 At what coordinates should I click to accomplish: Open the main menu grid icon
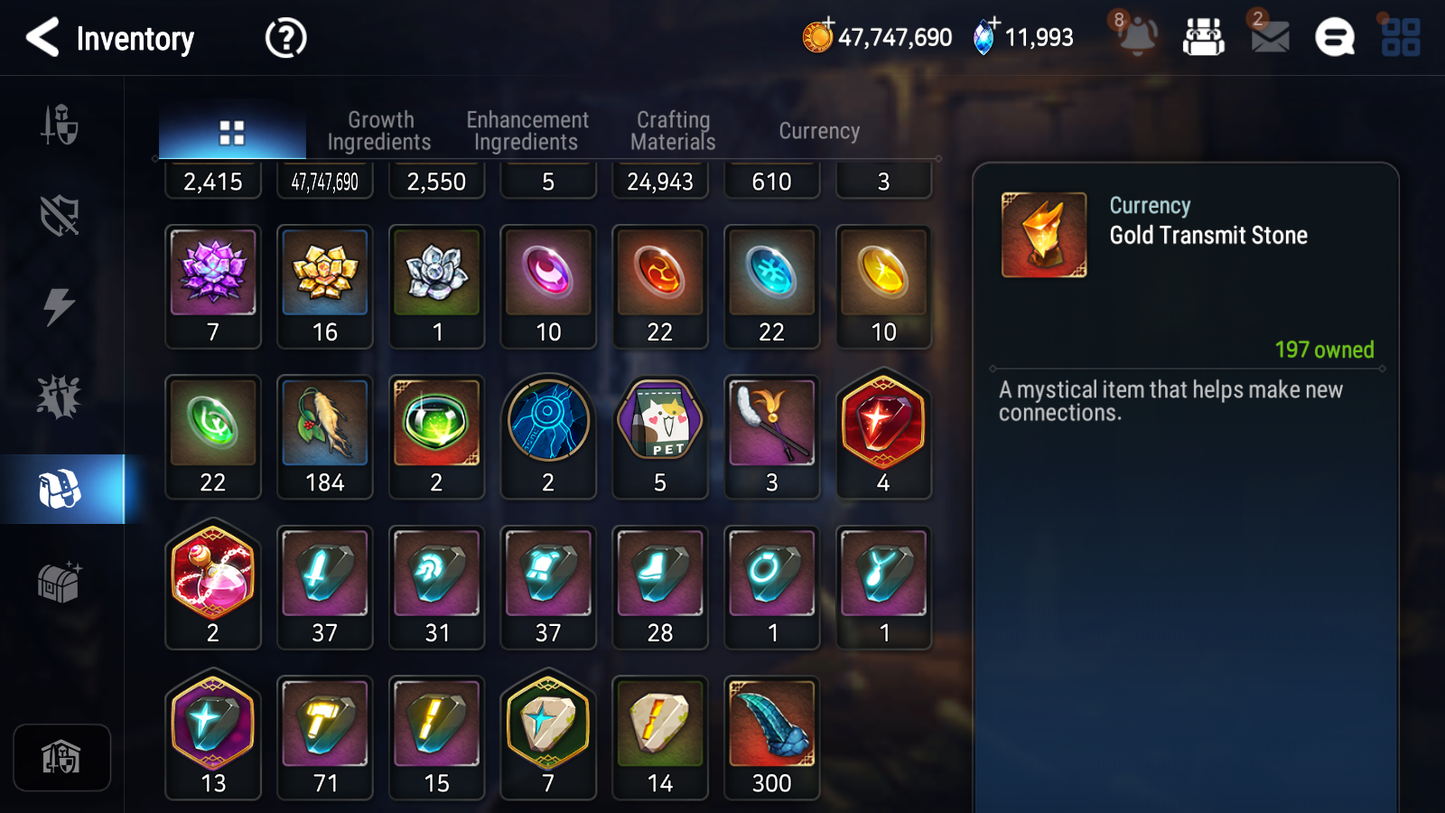pos(1399,37)
